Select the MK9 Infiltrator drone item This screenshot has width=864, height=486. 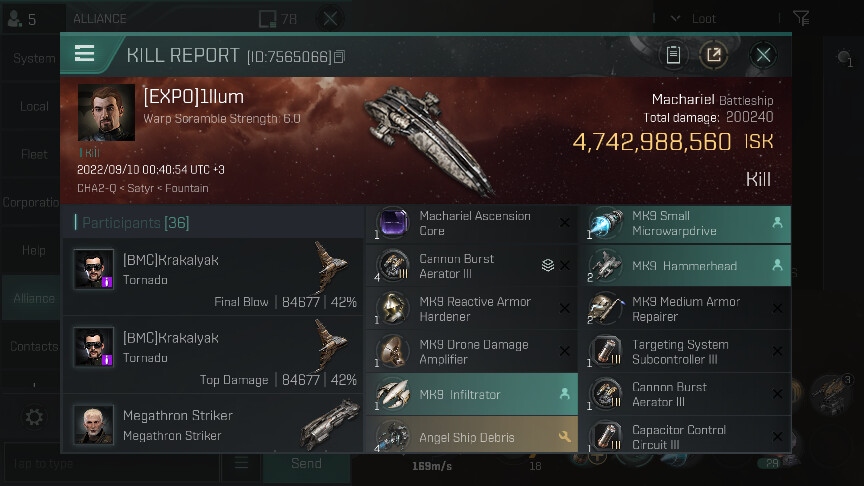tap(470, 395)
